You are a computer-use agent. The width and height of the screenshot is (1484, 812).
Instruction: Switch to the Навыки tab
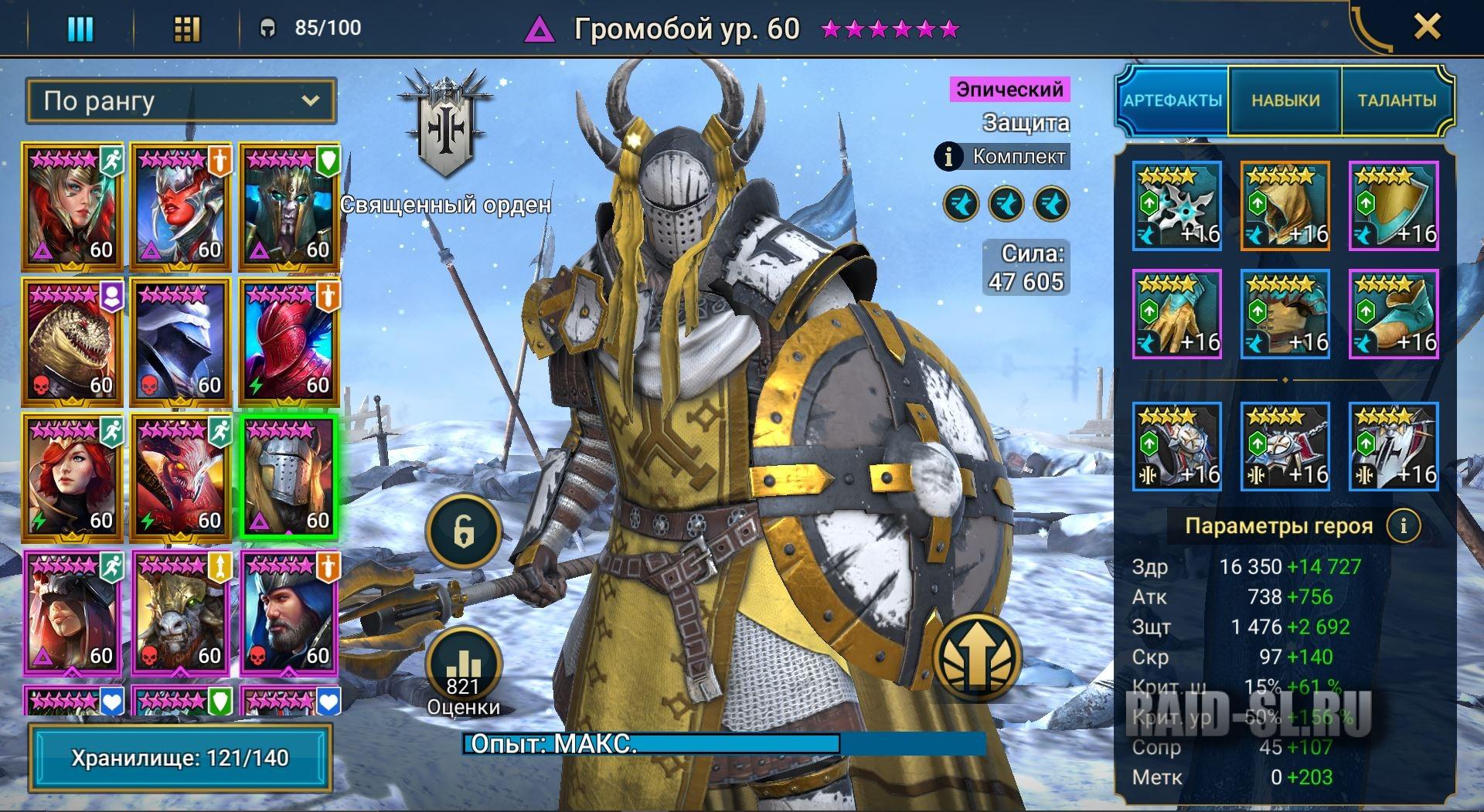click(x=1285, y=100)
